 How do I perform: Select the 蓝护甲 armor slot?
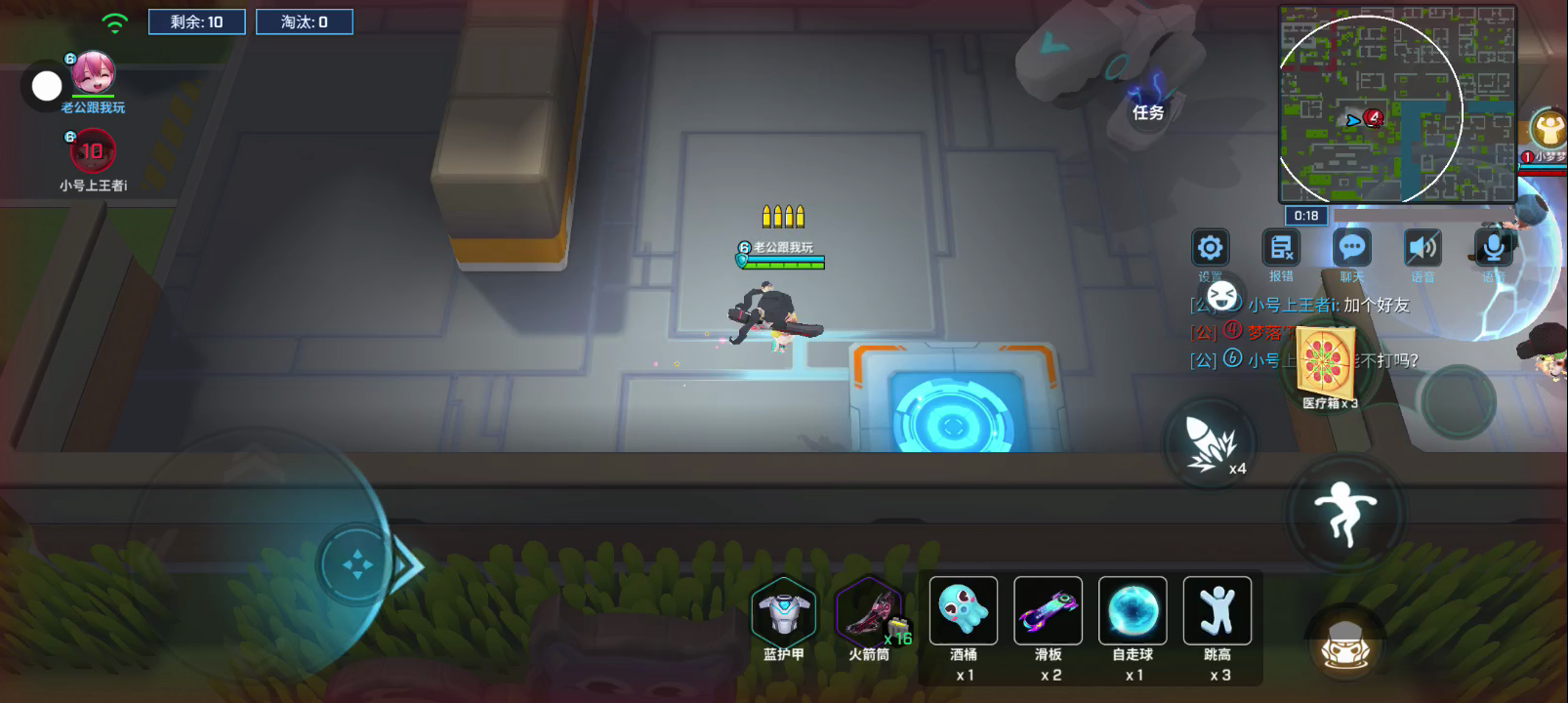pos(783,612)
